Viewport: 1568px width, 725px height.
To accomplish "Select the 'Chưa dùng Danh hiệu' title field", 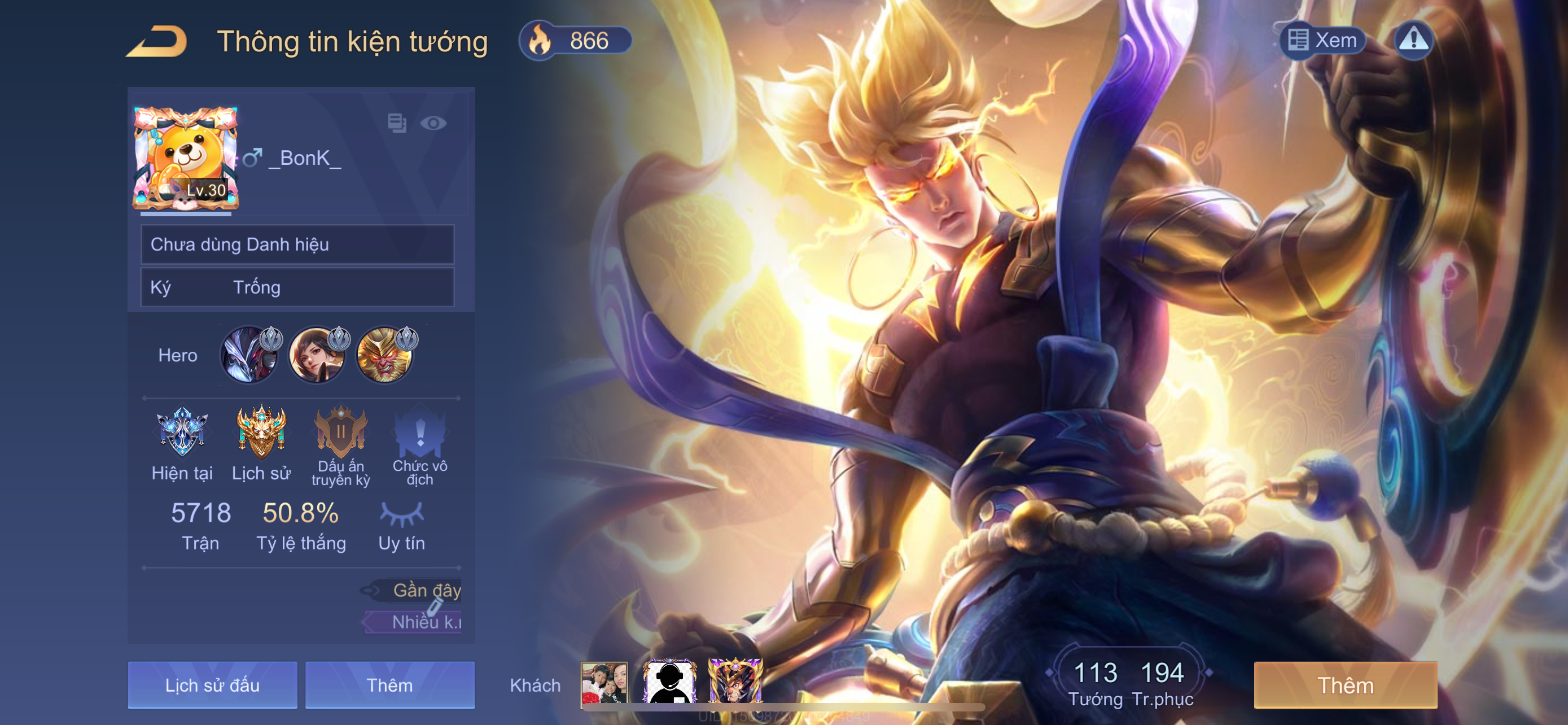I will pyautogui.click(x=297, y=244).
